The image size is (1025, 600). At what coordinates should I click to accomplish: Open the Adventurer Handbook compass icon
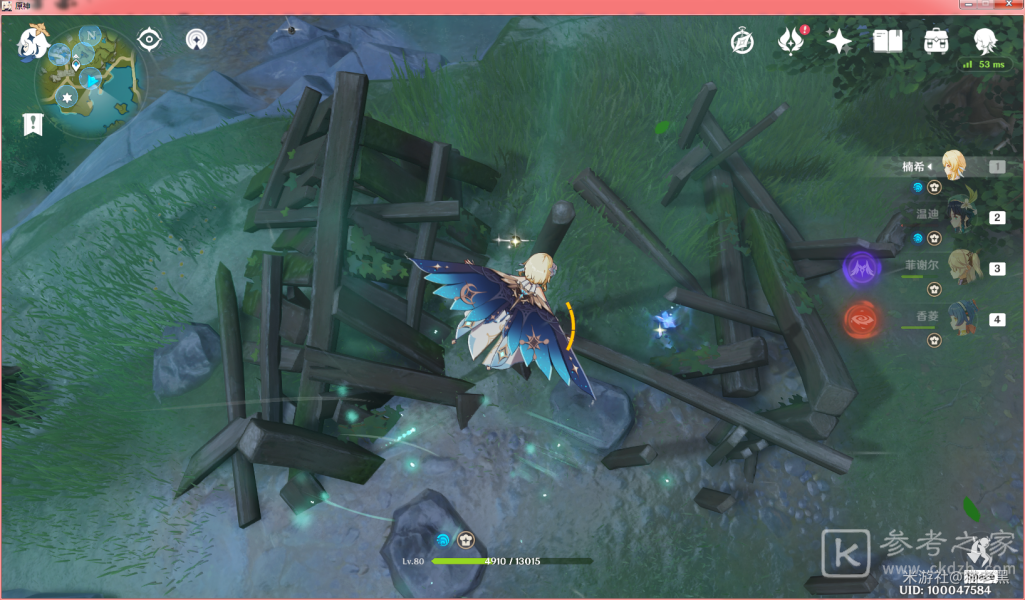pos(742,42)
